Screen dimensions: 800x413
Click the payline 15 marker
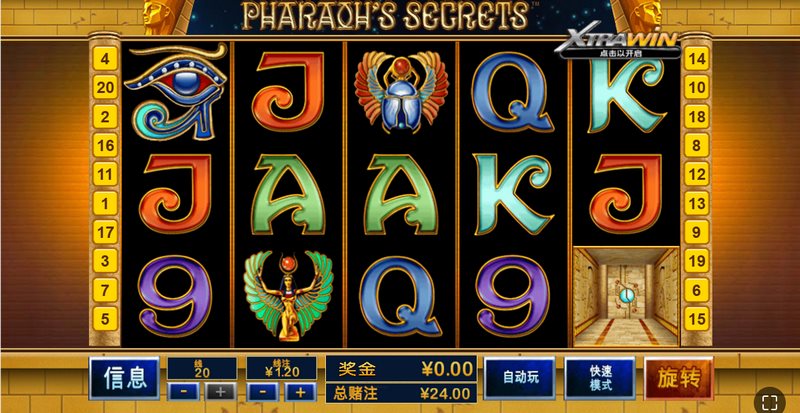698,319
